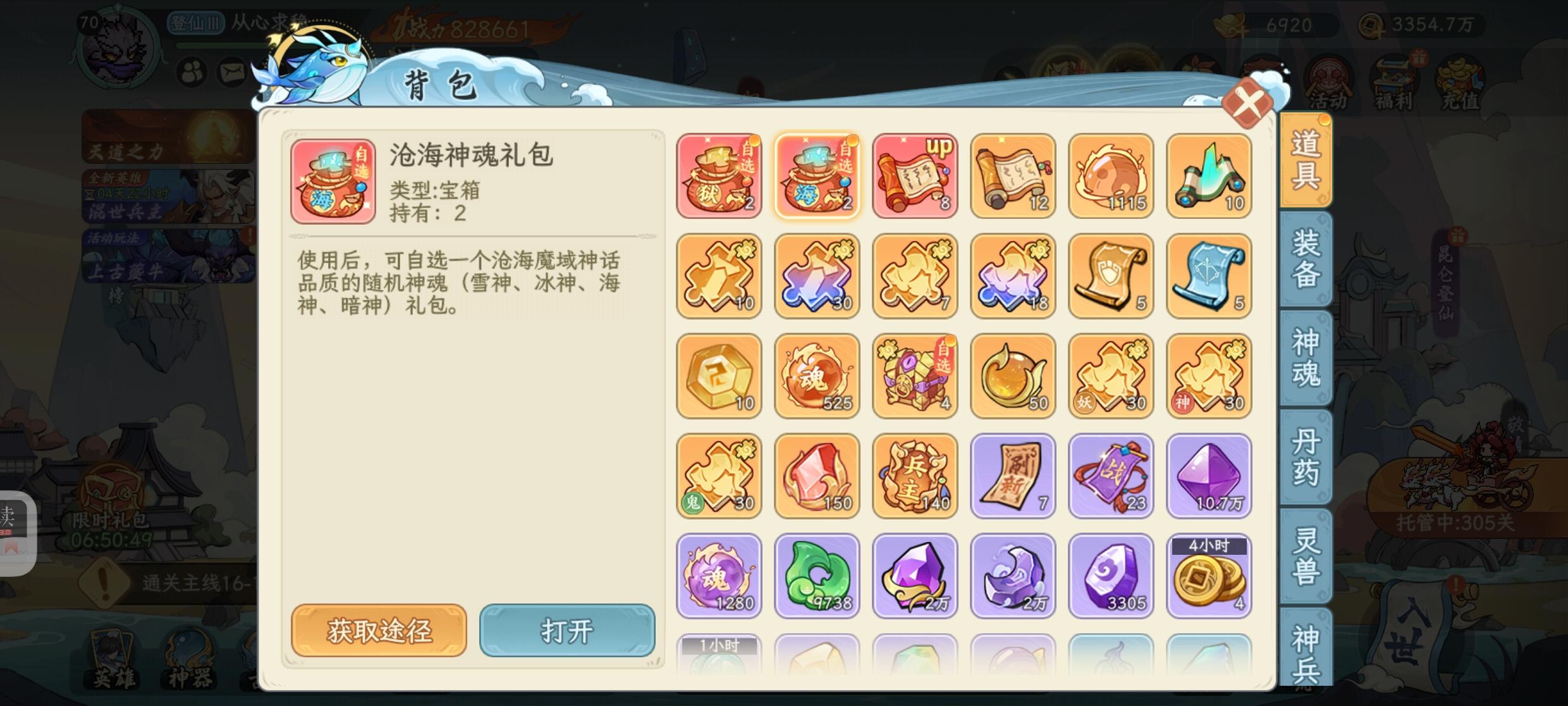
Task: Select the purple 兵主 badge item icon
Action: [x=915, y=476]
